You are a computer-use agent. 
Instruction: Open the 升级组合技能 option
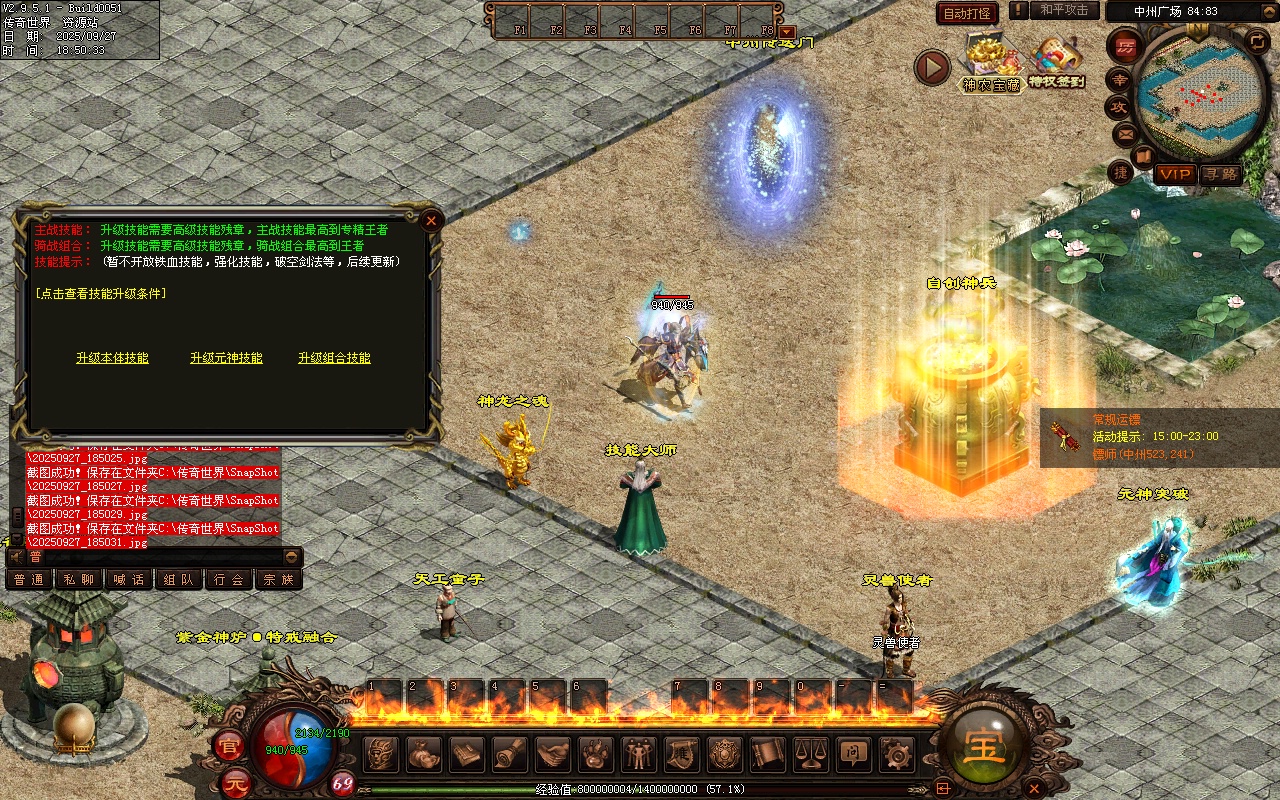(x=334, y=358)
